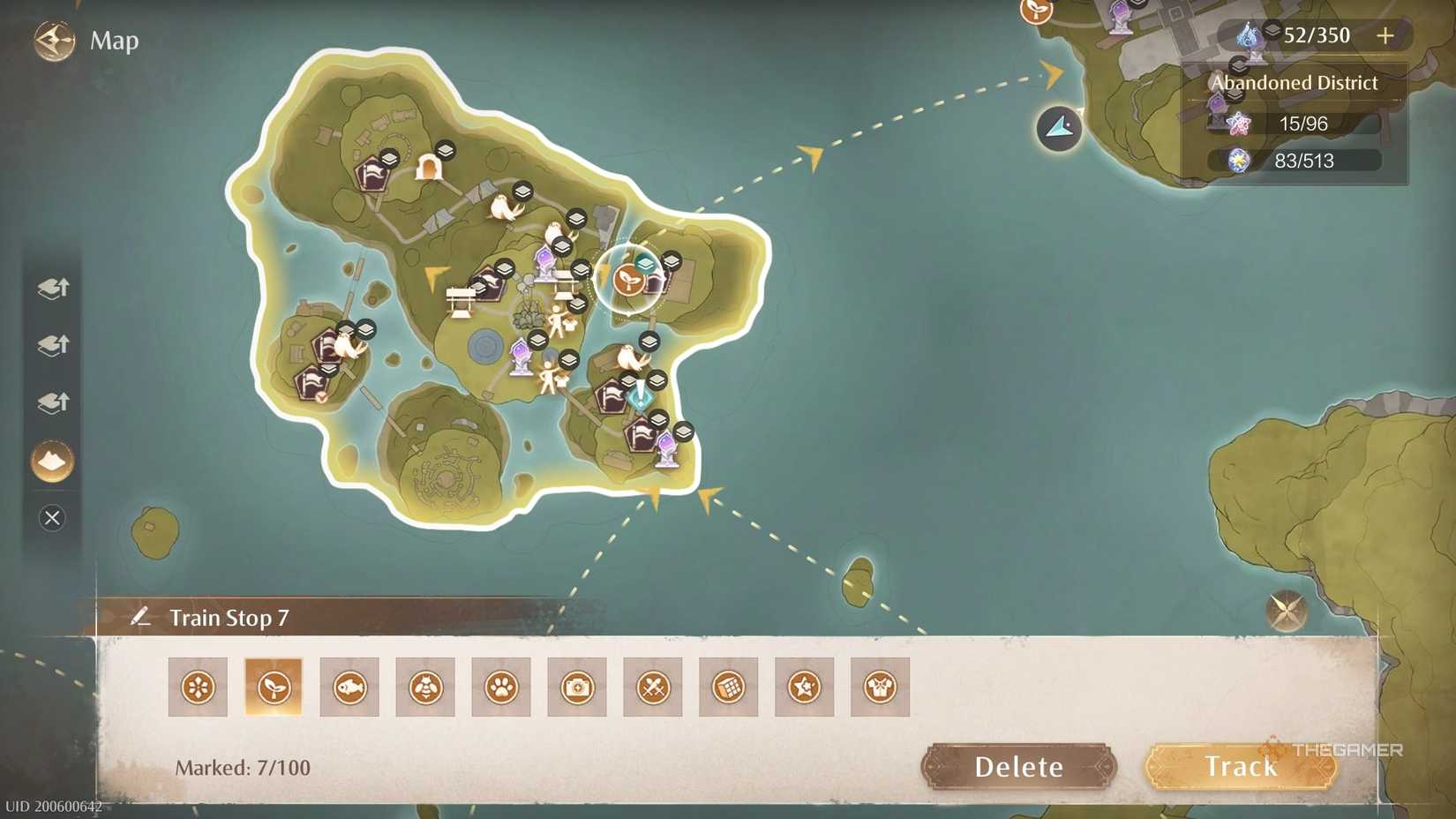Switch to the top map layer icon

[x=52, y=289]
